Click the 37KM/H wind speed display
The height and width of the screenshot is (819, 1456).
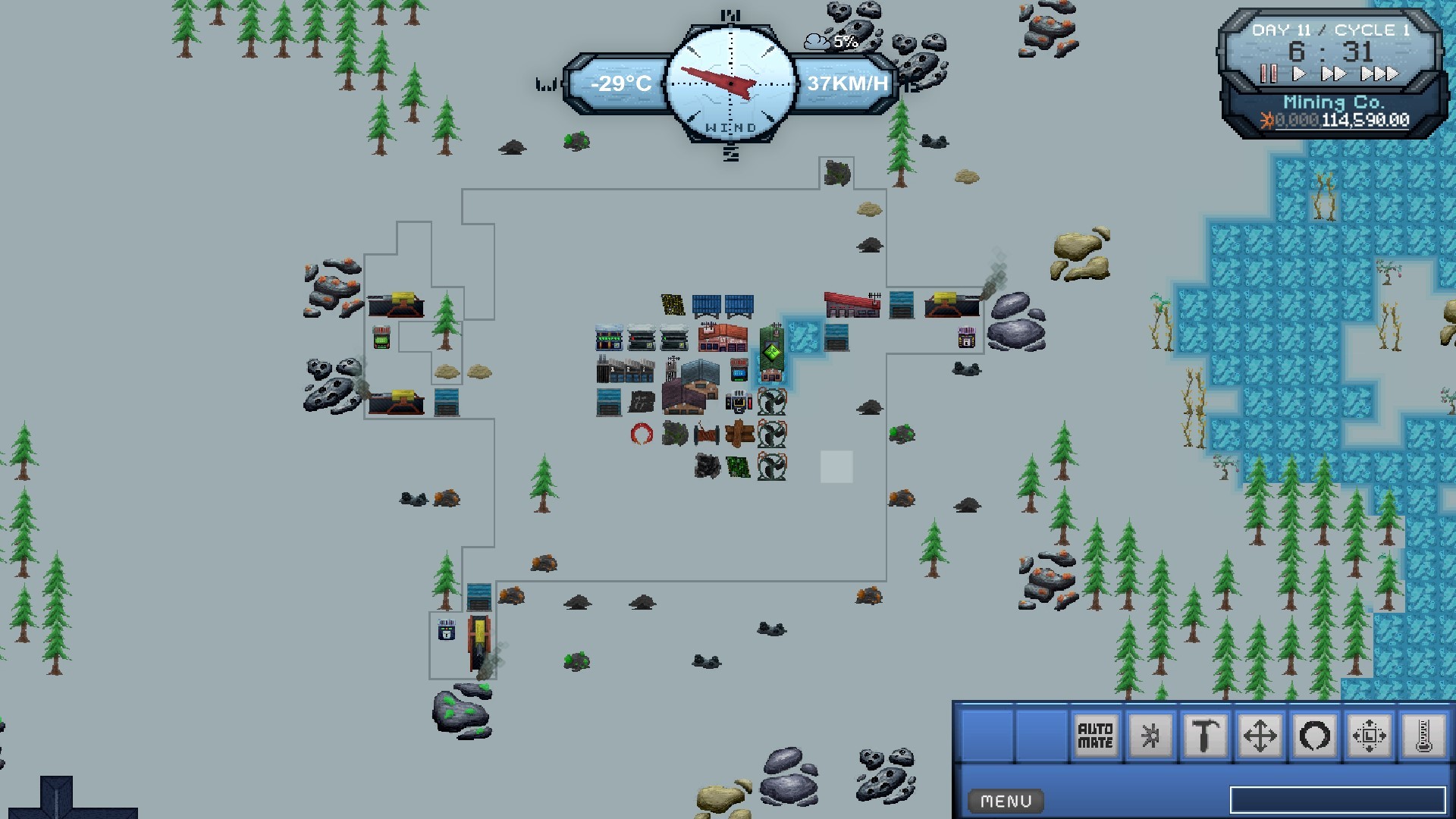point(848,83)
